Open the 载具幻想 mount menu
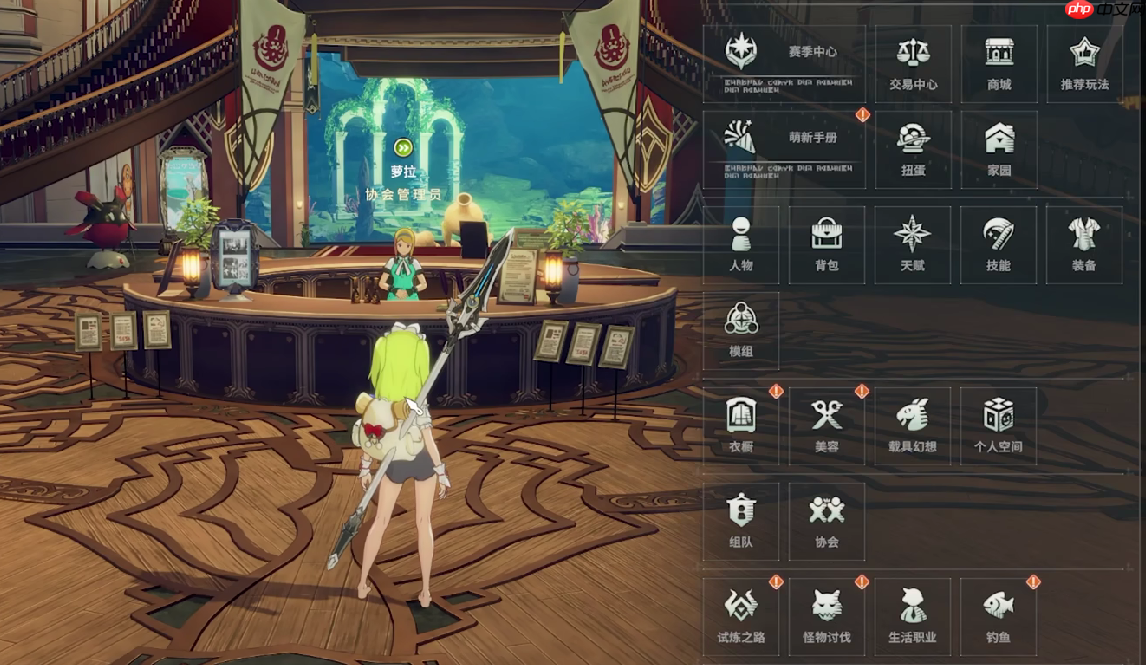 [x=913, y=425]
